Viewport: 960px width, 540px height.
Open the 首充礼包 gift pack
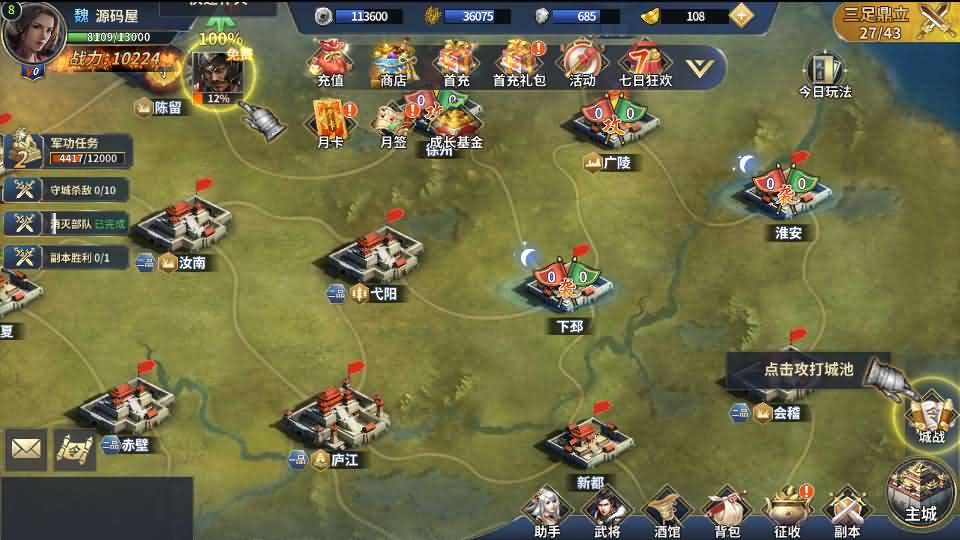point(519,63)
